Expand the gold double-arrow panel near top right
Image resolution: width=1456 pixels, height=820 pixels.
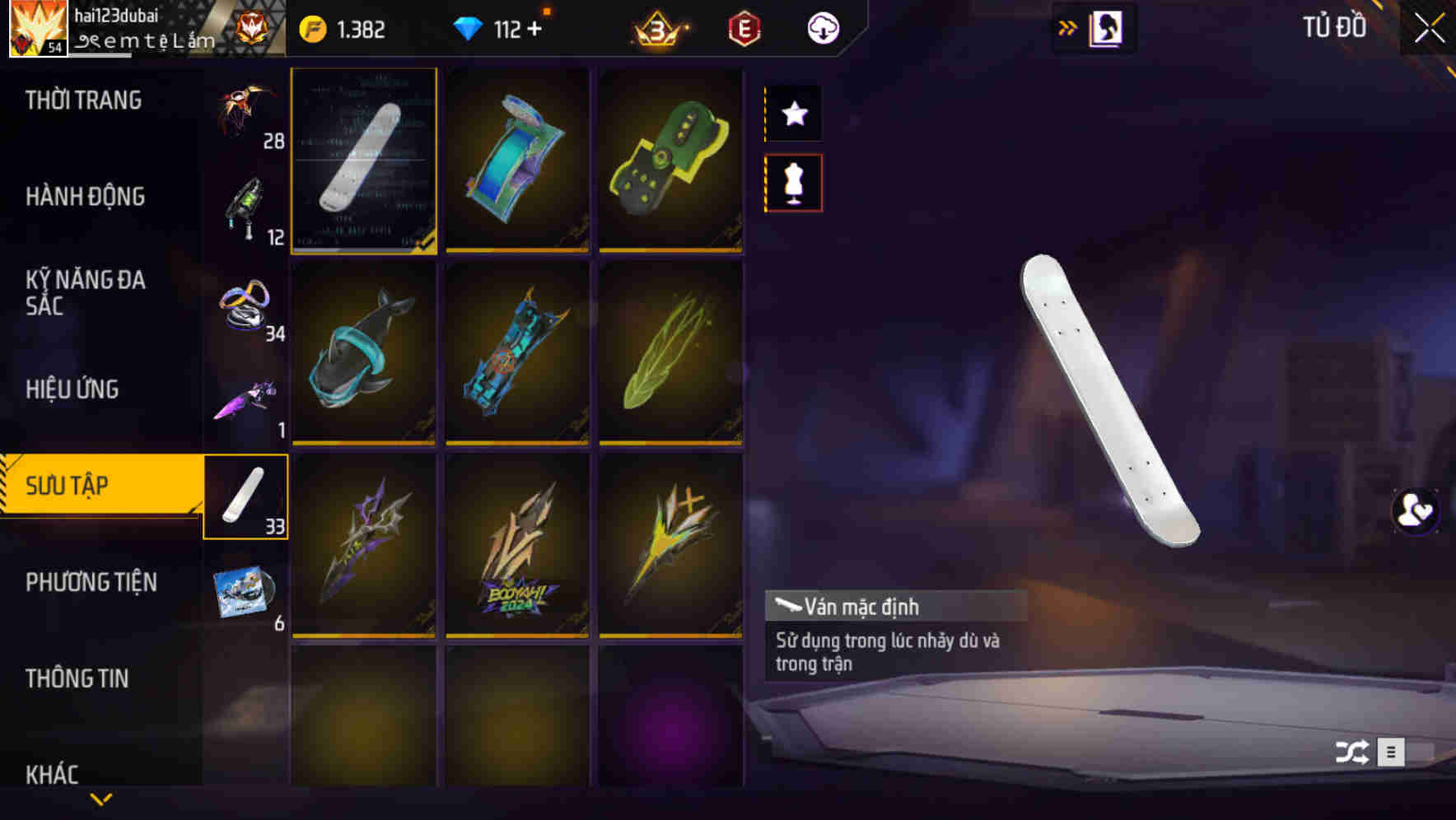point(1066,27)
